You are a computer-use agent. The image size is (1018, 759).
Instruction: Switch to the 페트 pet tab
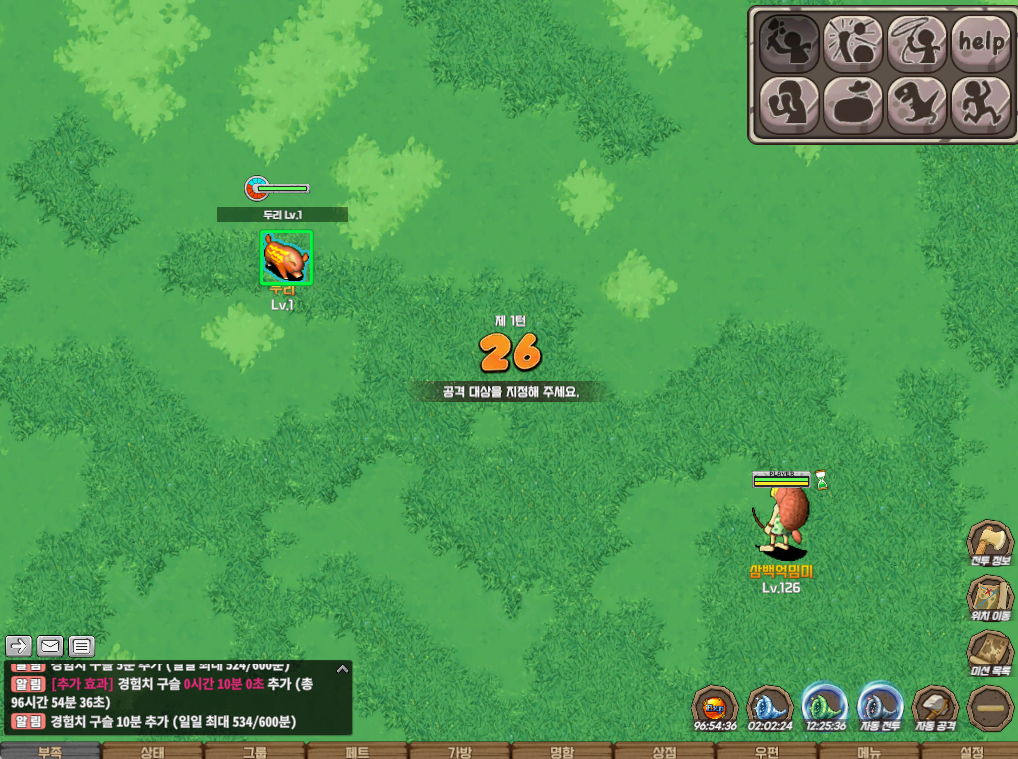pyautogui.click(x=357, y=751)
